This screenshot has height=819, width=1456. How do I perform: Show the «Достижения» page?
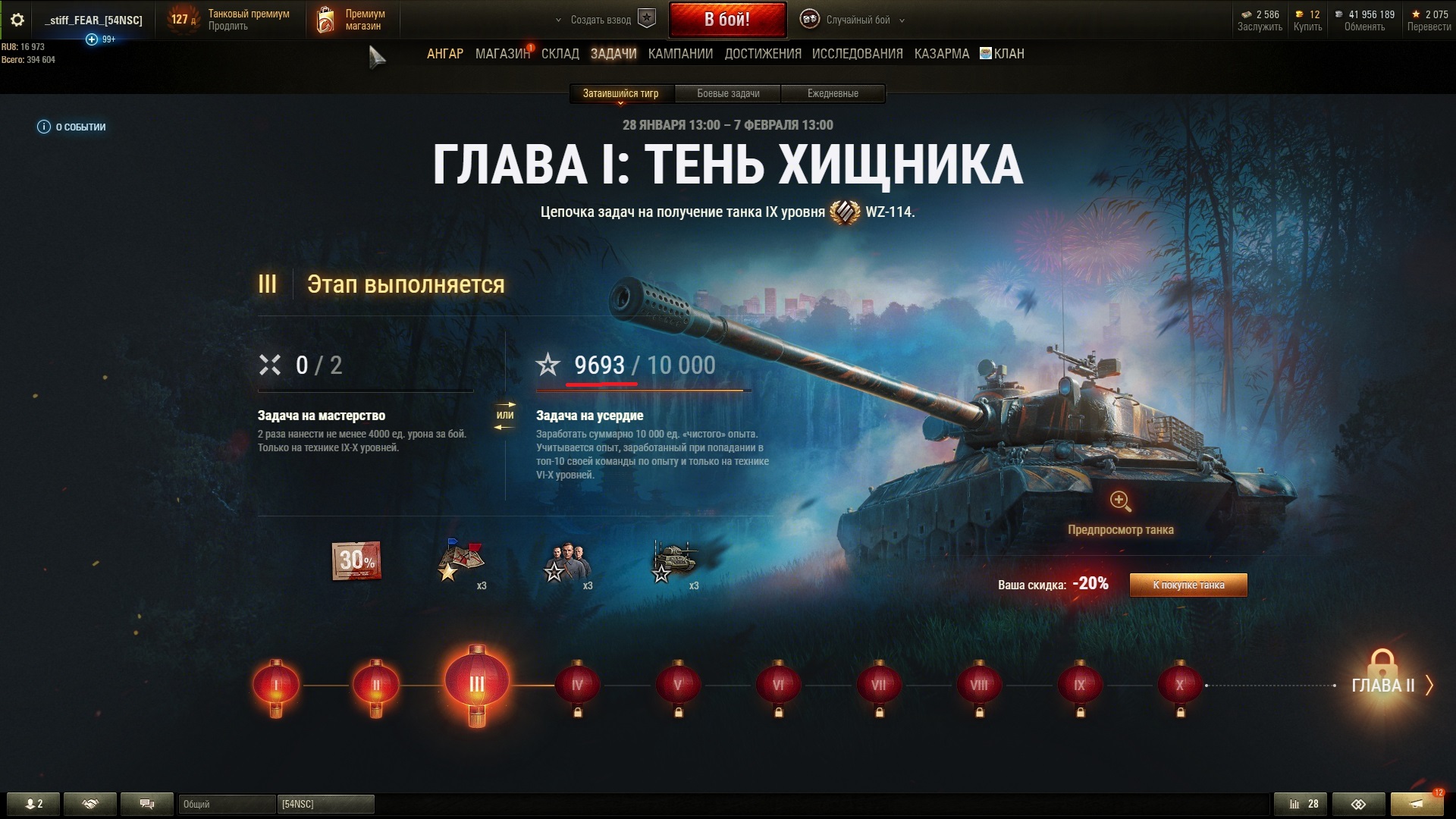(x=762, y=54)
